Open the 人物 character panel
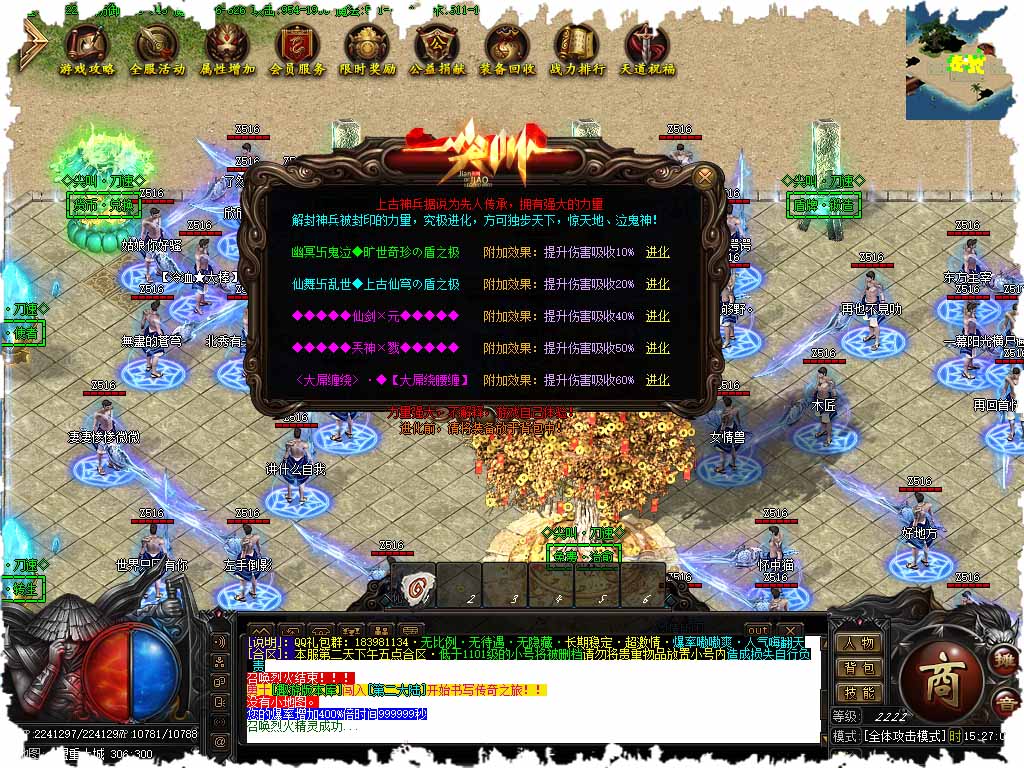The height and width of the screenshot is (768, 1024). coord(859,644)
